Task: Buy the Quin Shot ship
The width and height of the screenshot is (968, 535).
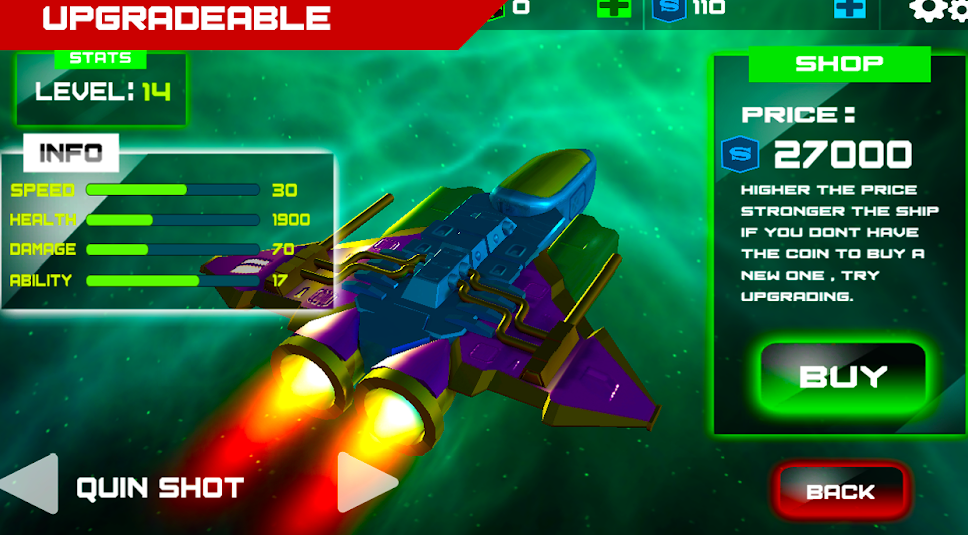Action: point(843,376)
